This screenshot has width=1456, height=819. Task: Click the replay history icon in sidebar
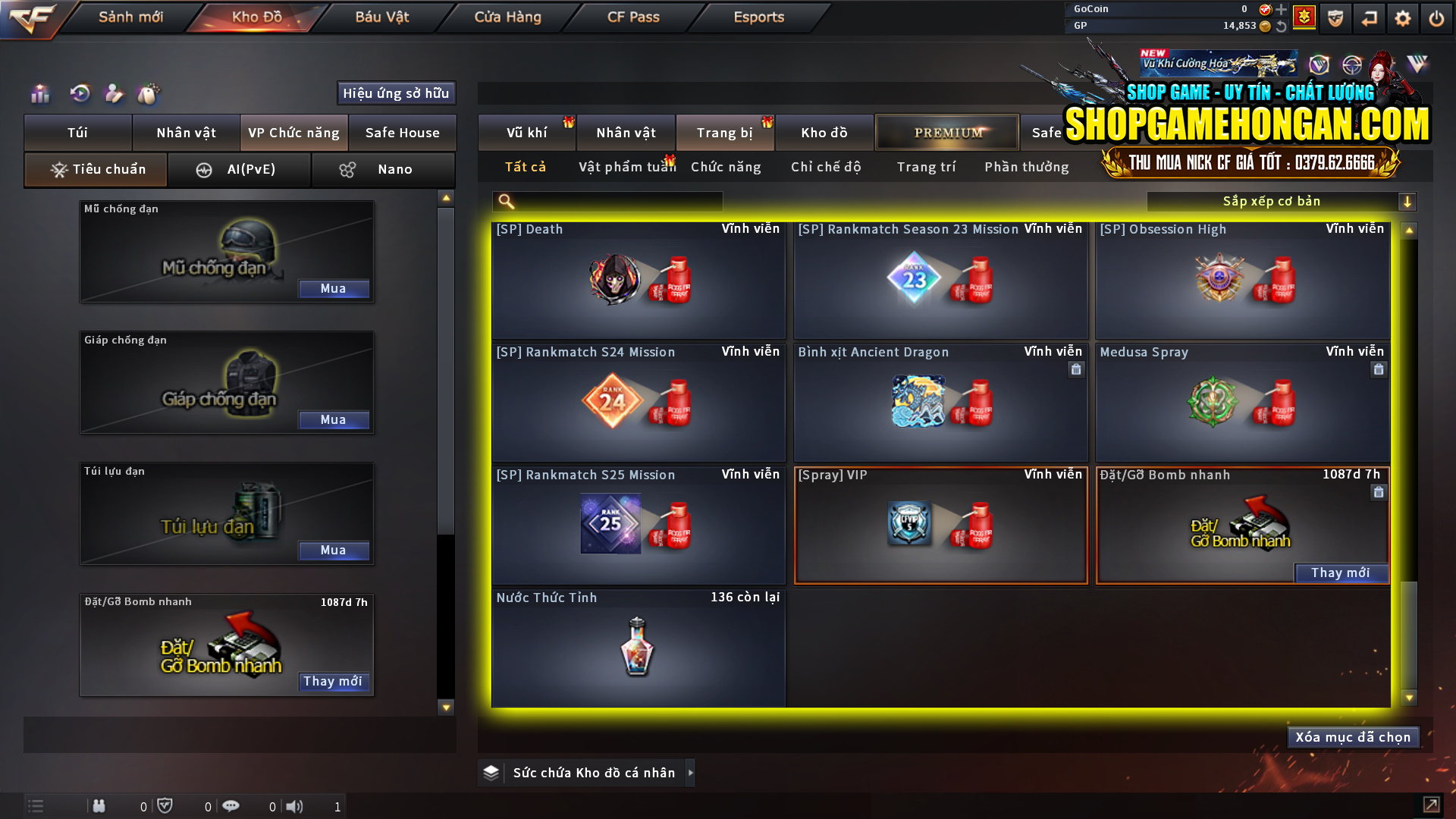[x=79, y=94]
